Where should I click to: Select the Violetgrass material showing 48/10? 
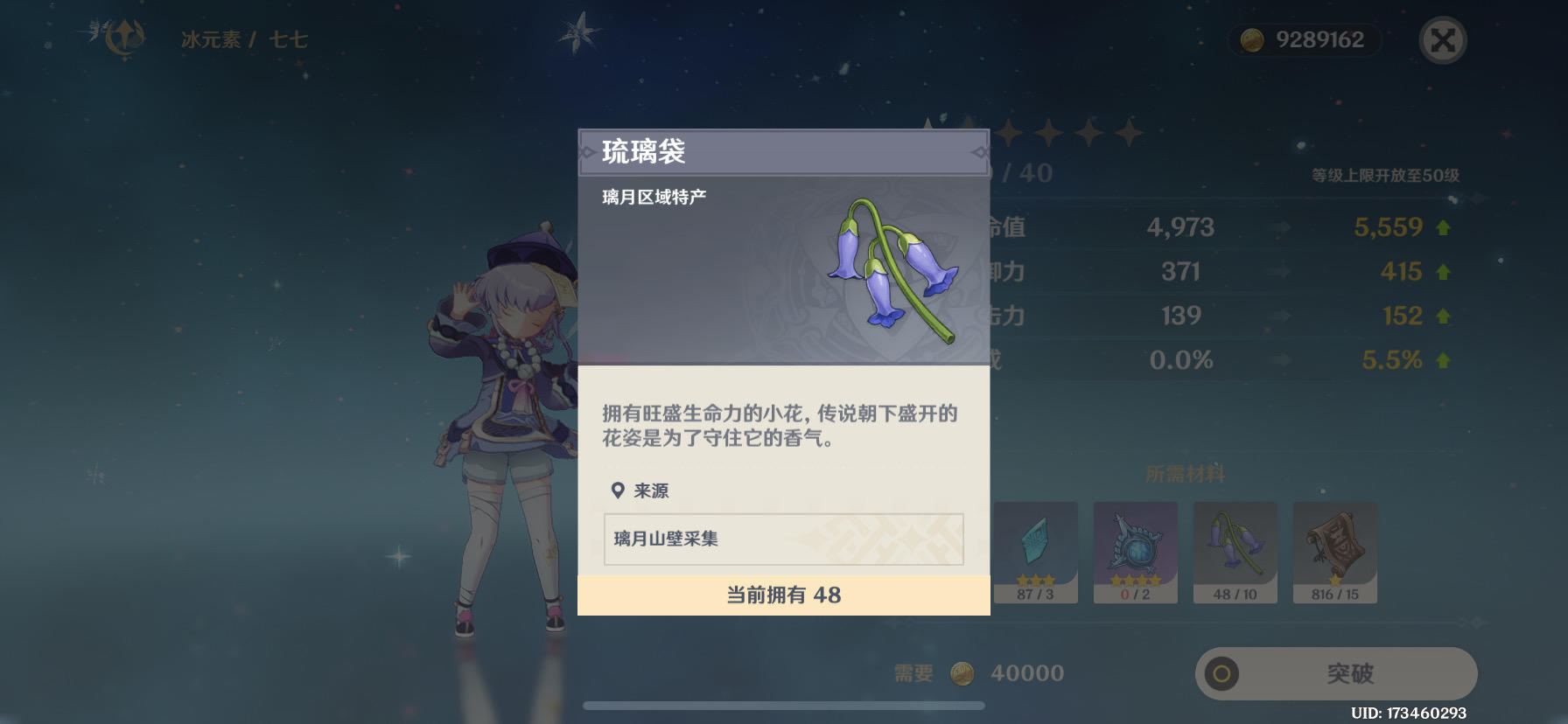point(1235,551)
